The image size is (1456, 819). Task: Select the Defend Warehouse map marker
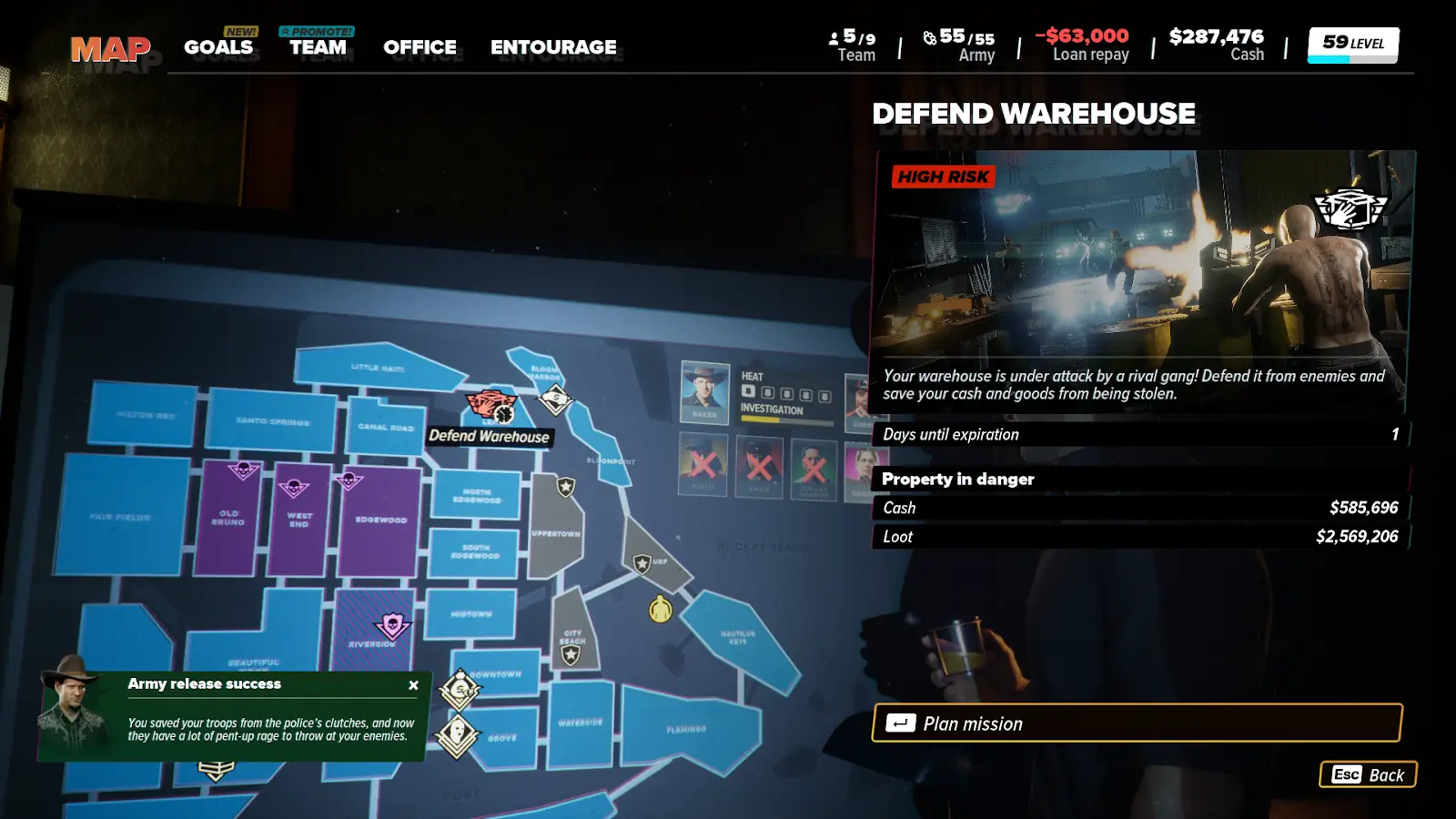tap(491, 406)
